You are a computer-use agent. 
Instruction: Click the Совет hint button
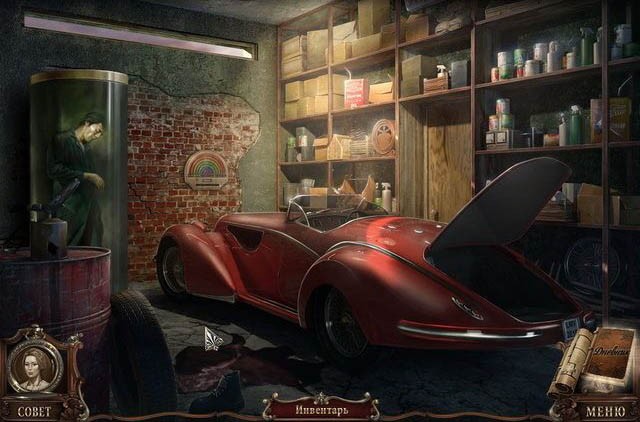click(34, 410)
